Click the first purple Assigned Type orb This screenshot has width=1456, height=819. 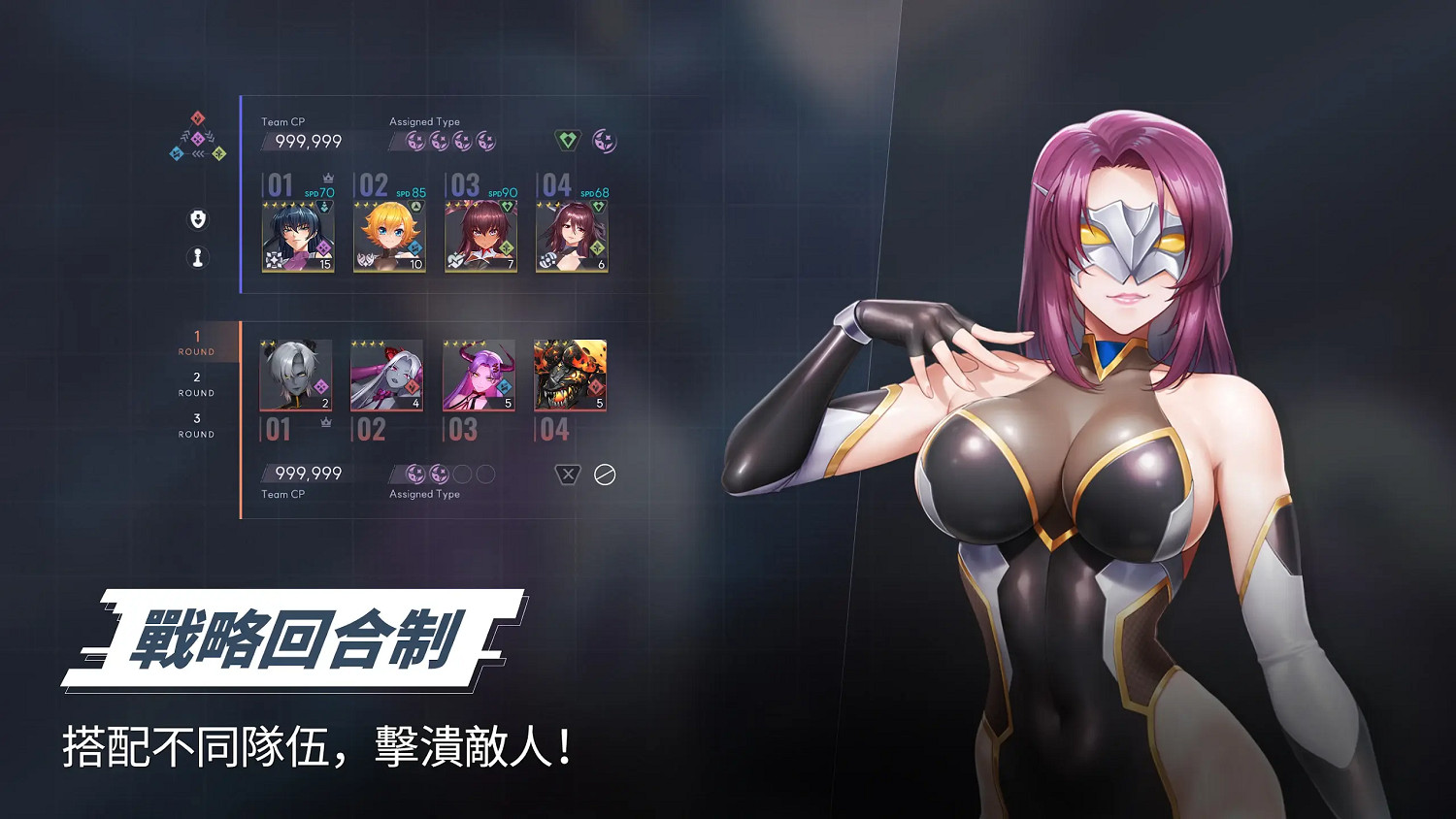tap(415, 141)
